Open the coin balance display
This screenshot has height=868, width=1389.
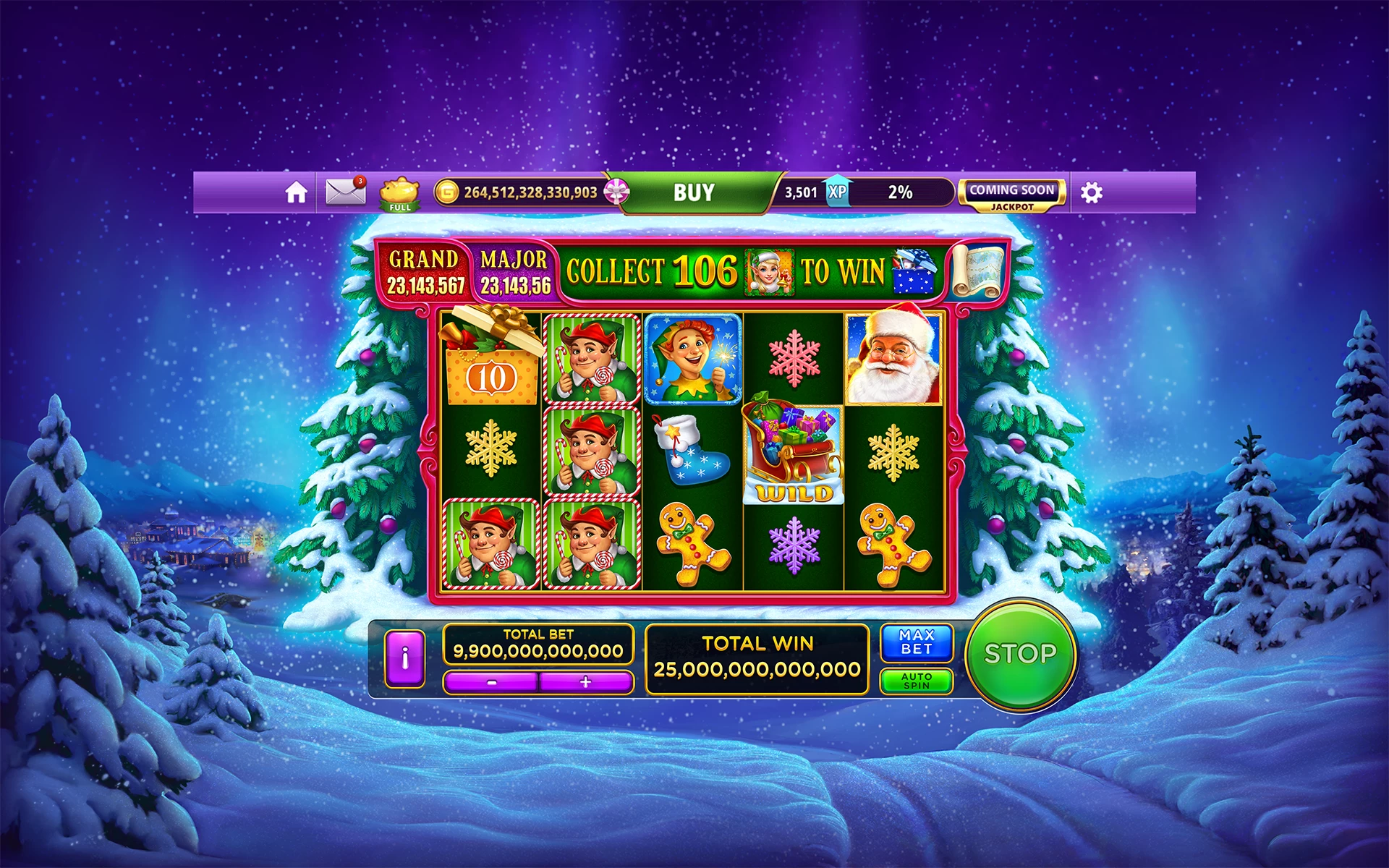(x=521, y=192)
